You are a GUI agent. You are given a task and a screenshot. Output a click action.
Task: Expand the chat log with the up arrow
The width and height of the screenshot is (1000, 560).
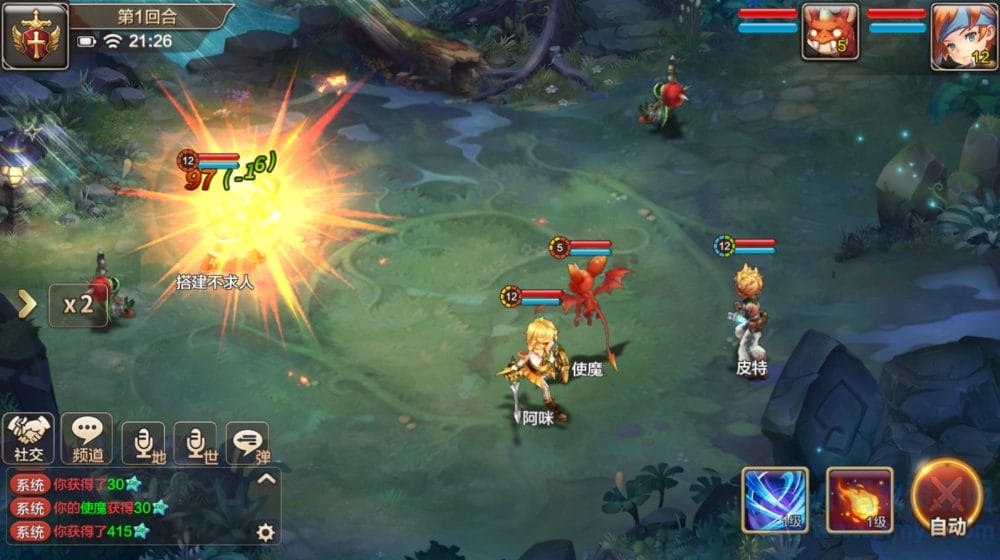click(266, 479)
